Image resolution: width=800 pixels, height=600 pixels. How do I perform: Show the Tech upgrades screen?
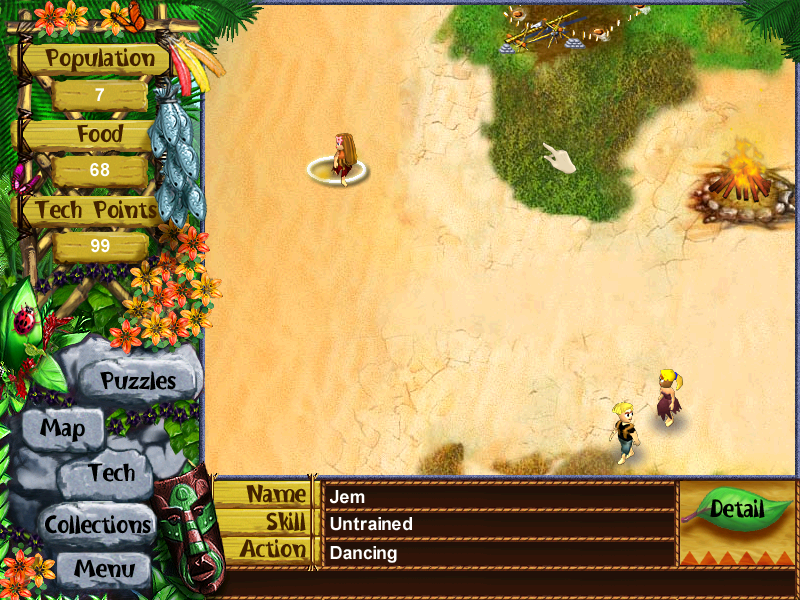tap(111, 474)
